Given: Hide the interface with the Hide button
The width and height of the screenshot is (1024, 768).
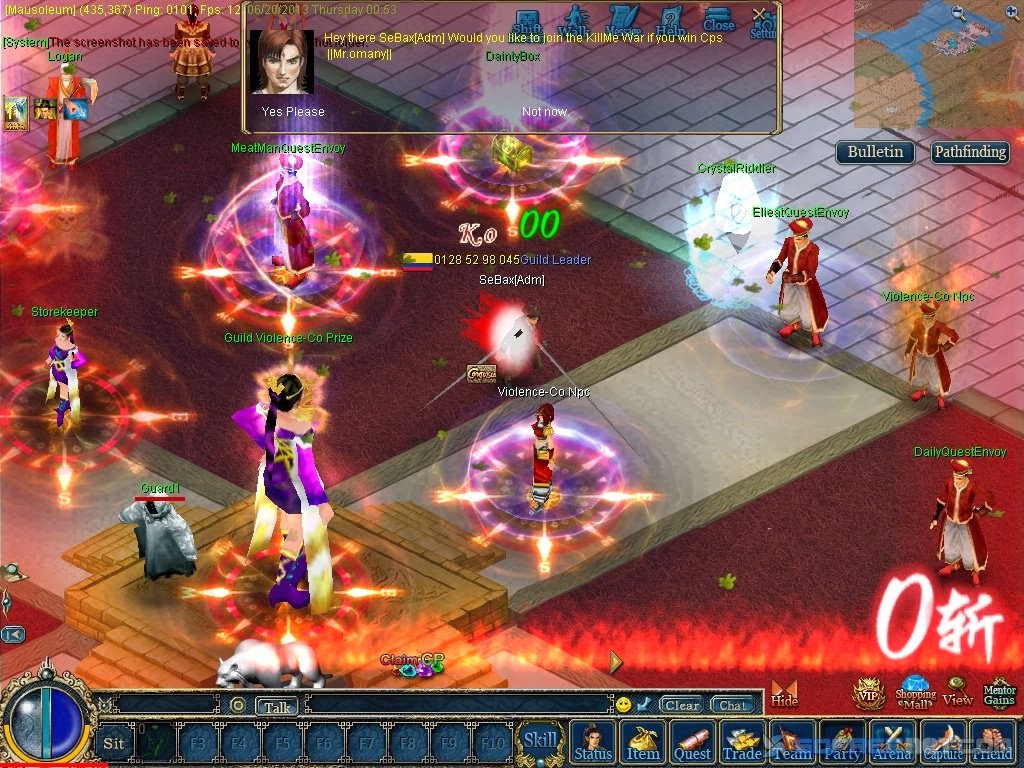Looking at the screenshot, I should [x=785, y=692].
